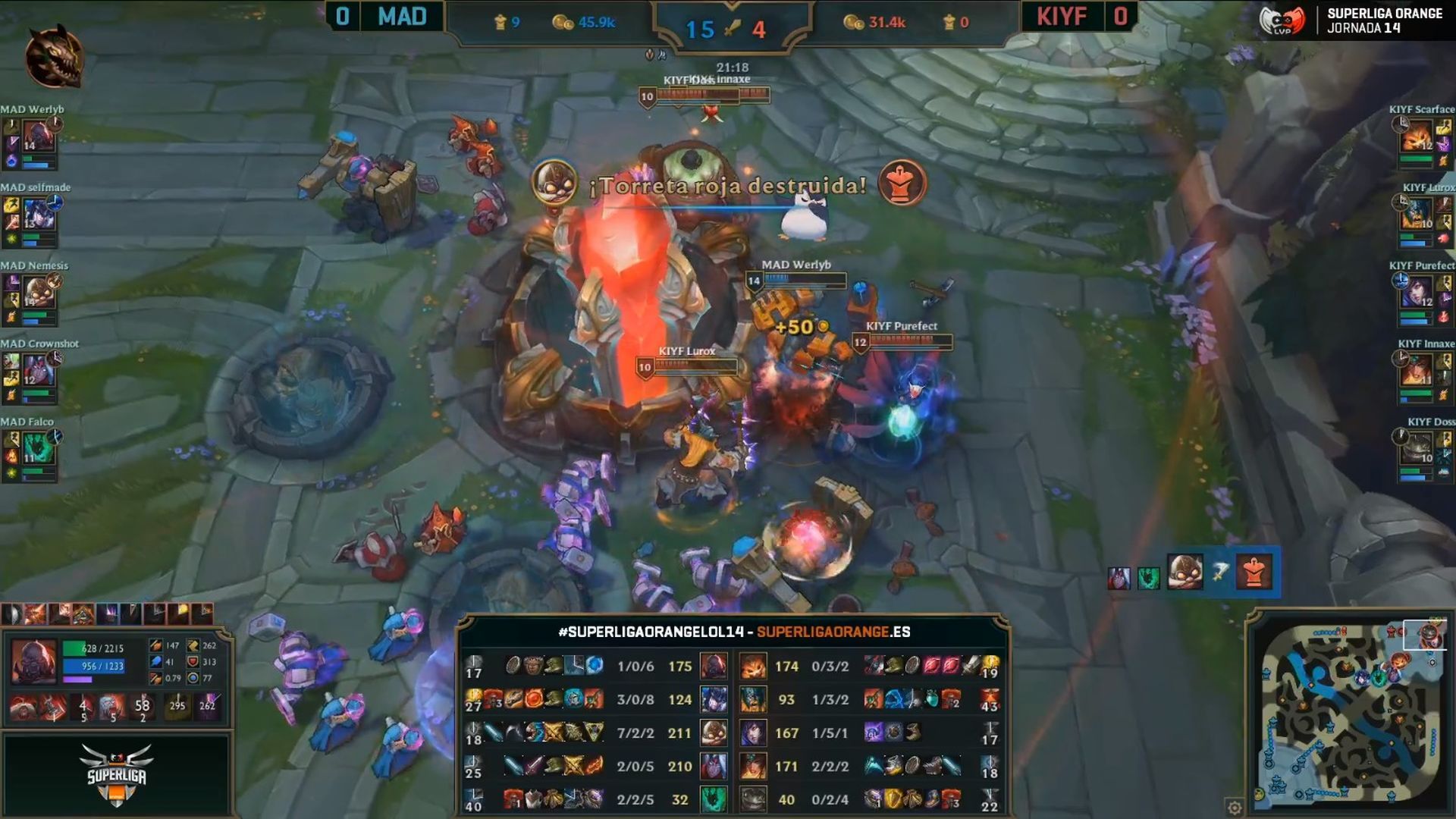Click the 2/2/2 champion portrait in the scoreboard
The height and width of the screenshot is (819, 1456).
pos(753,766)
